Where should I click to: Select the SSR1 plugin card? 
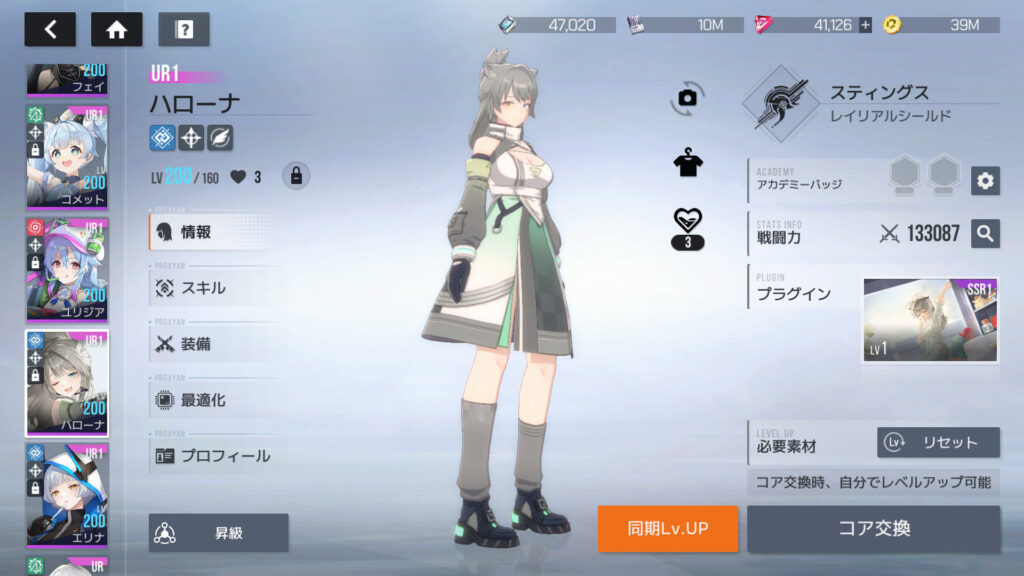(x=930, y=320)
